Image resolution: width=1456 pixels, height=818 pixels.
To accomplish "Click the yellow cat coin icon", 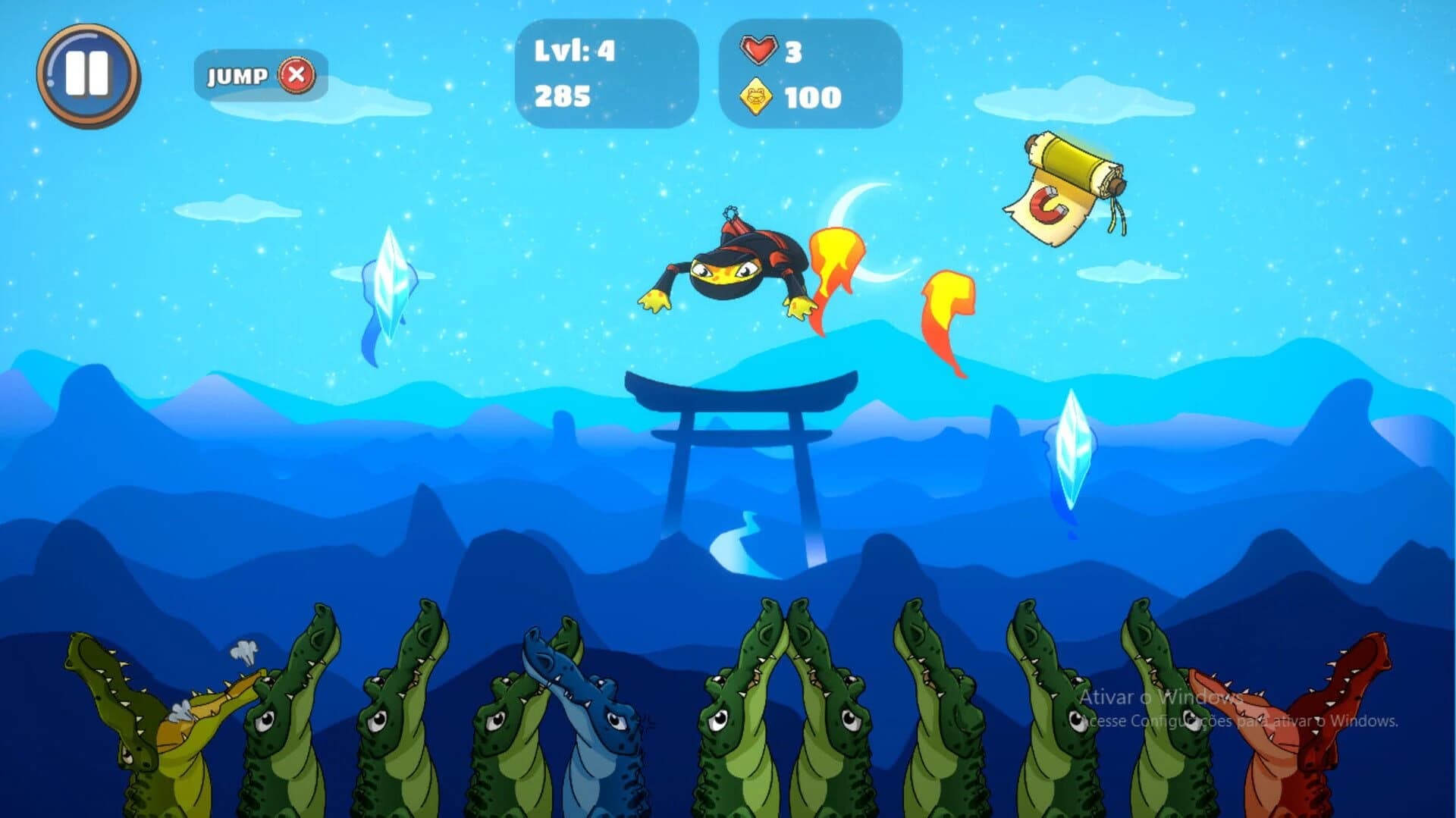I will click(756, 96).
